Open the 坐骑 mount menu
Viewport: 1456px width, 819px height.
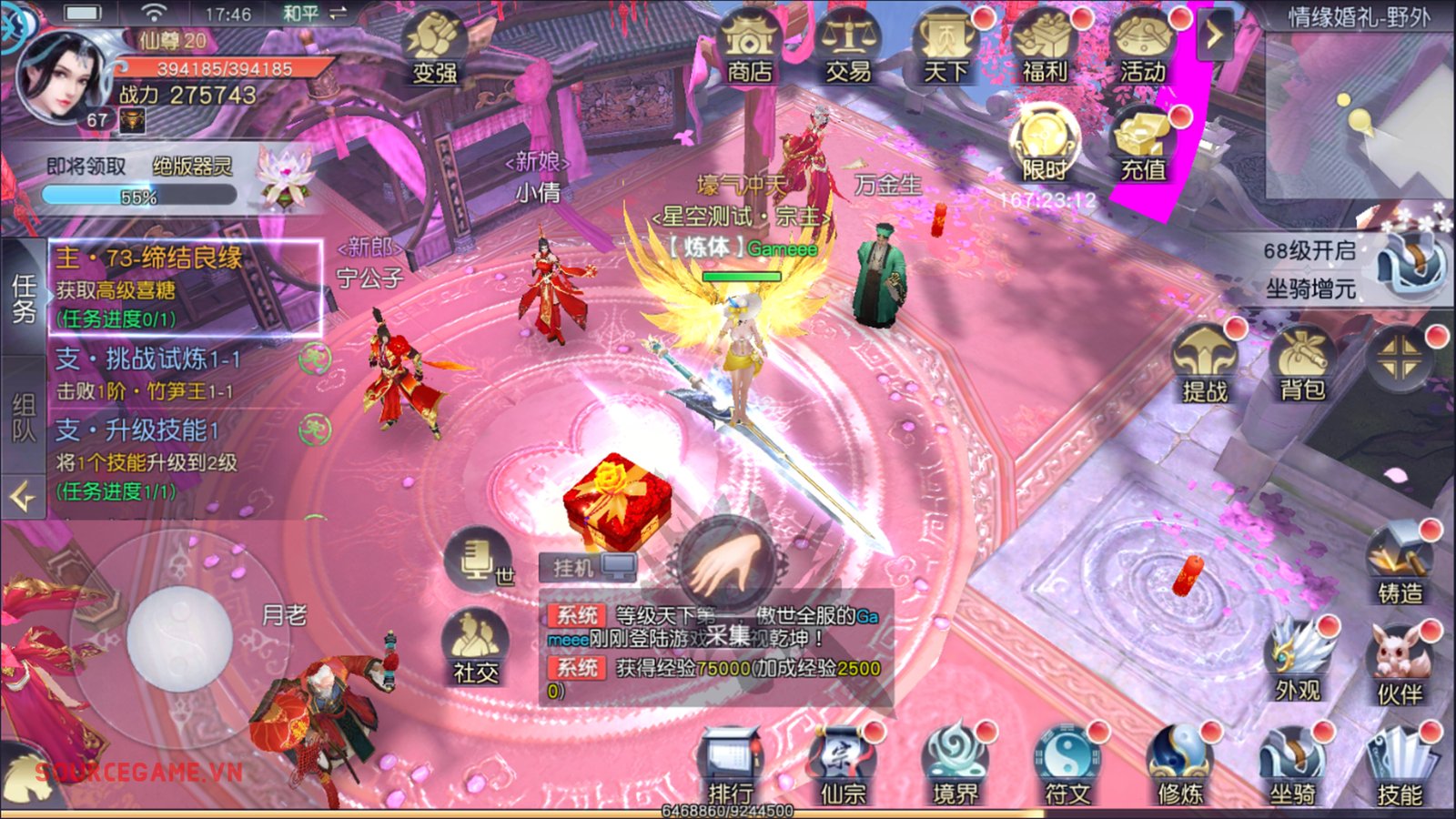coord(1292,769)
